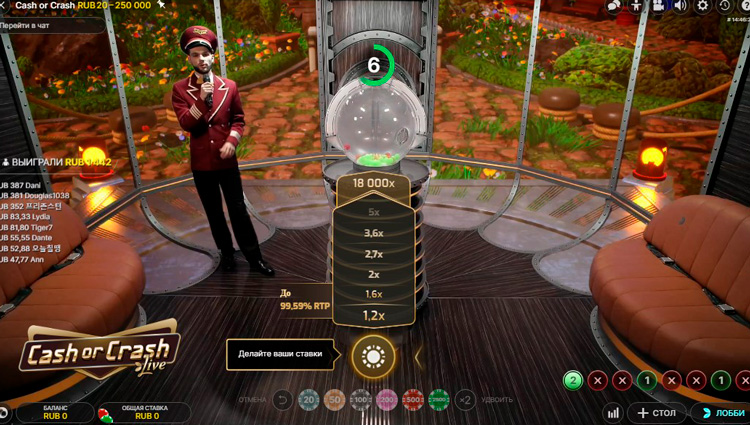Open the settings gear icon
This screenshot has width=750, height=425.
pyautogui.click(x=702, y=6)
